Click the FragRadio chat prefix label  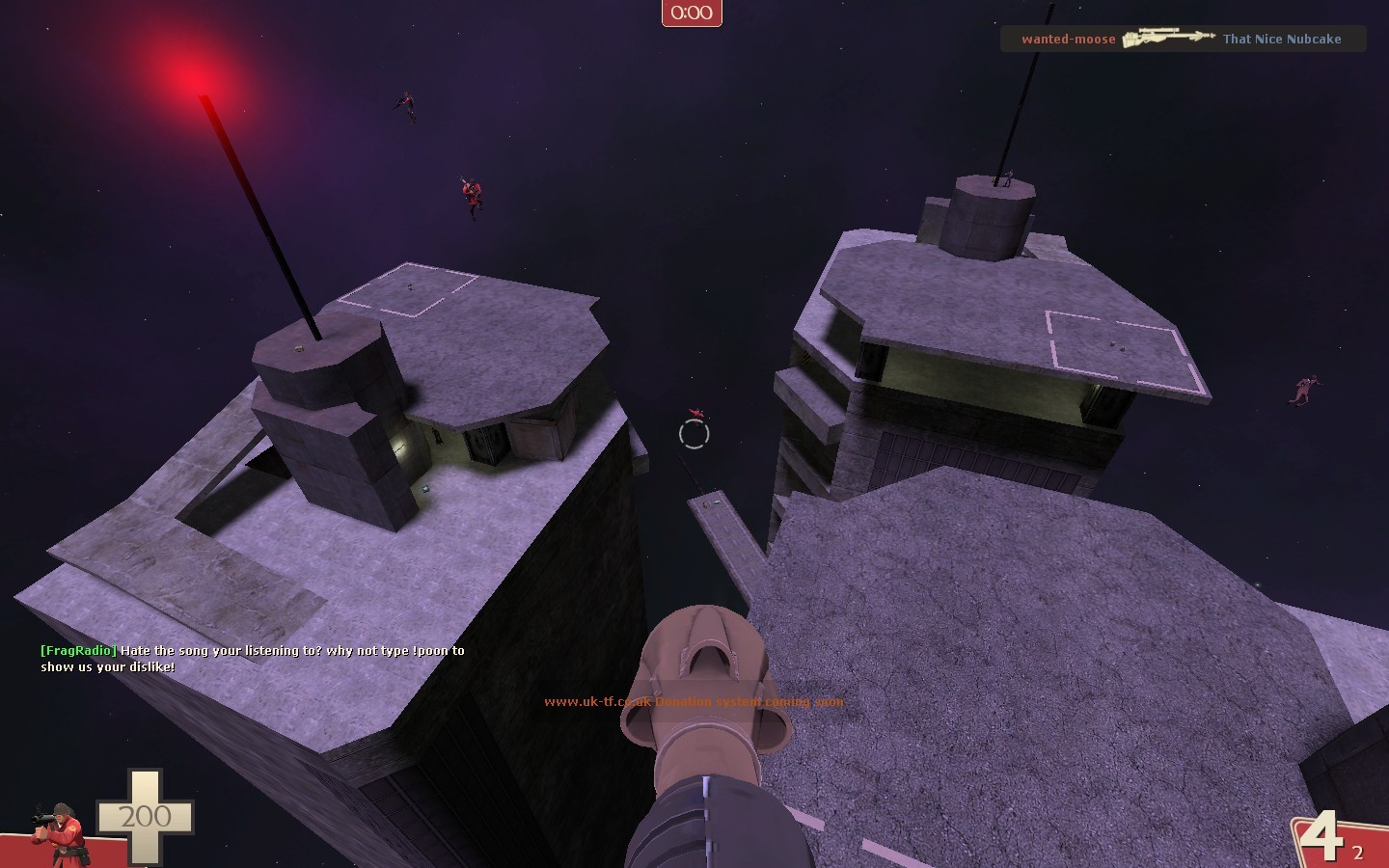click(76, 650)
